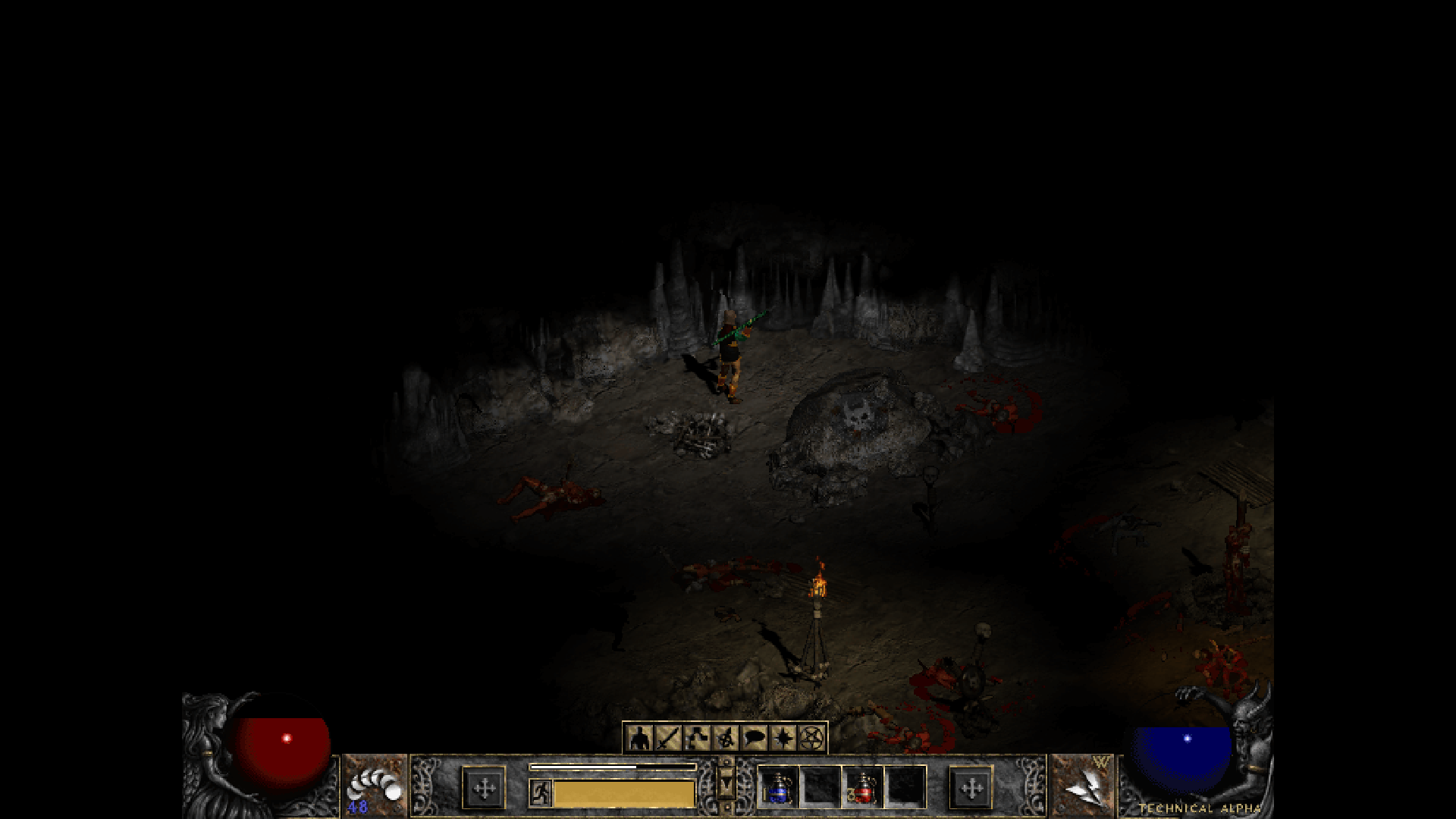The image size is (1456, 819).
Task: Click the left four-arrow cross button
Action: coord(484,788)
